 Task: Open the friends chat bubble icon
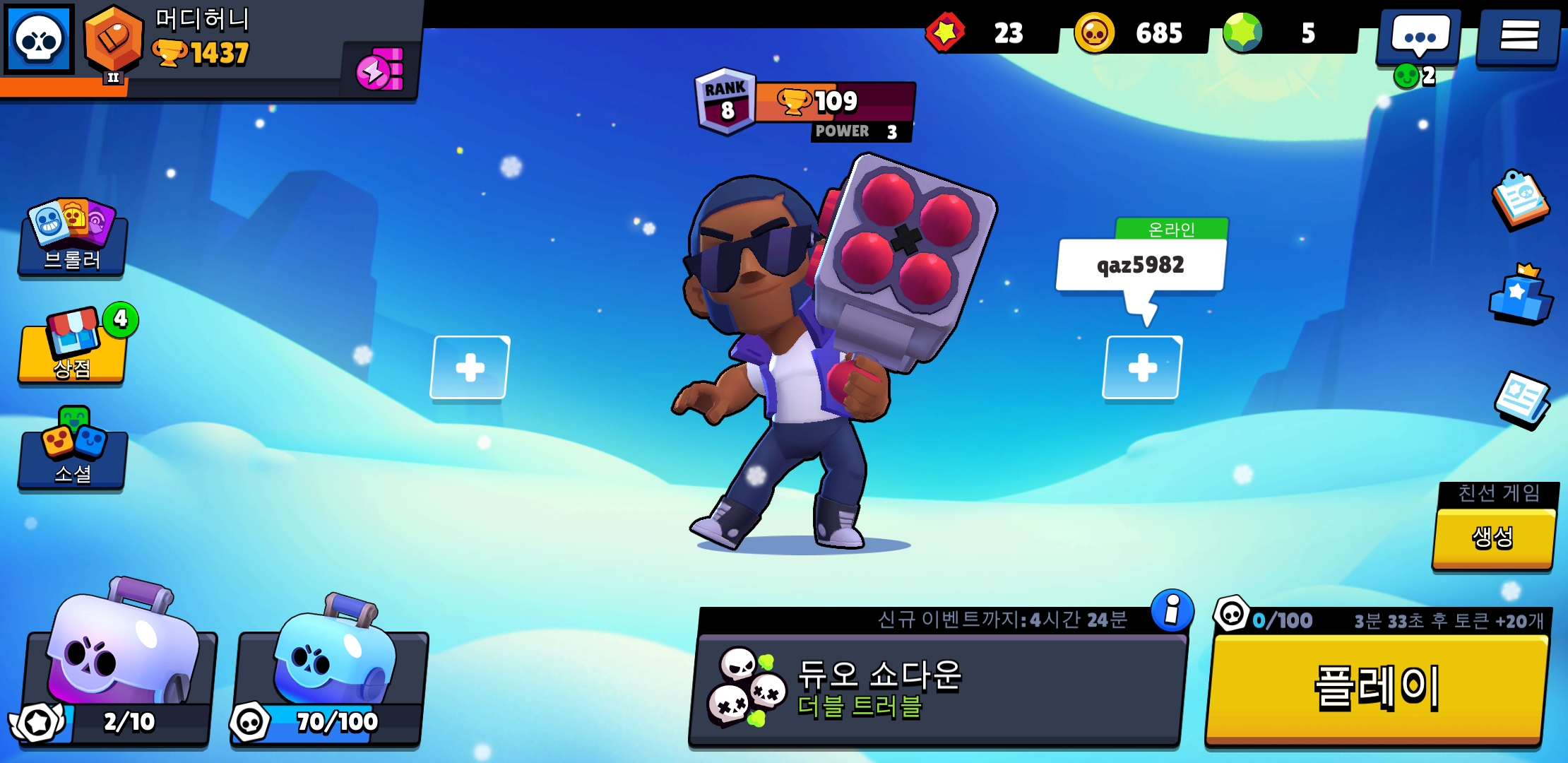(1420, 35)
